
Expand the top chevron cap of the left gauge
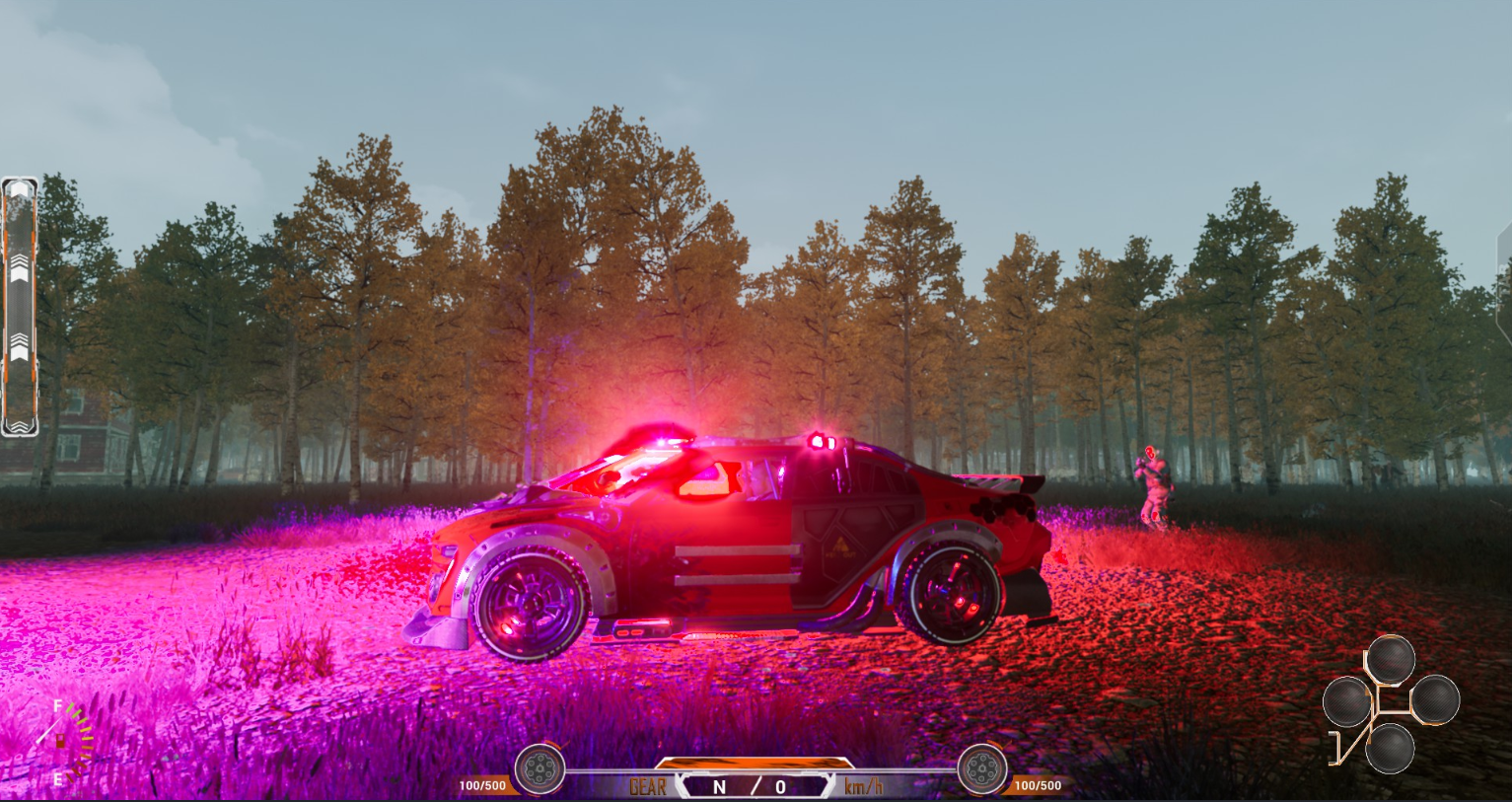click(x=21, y=185)
